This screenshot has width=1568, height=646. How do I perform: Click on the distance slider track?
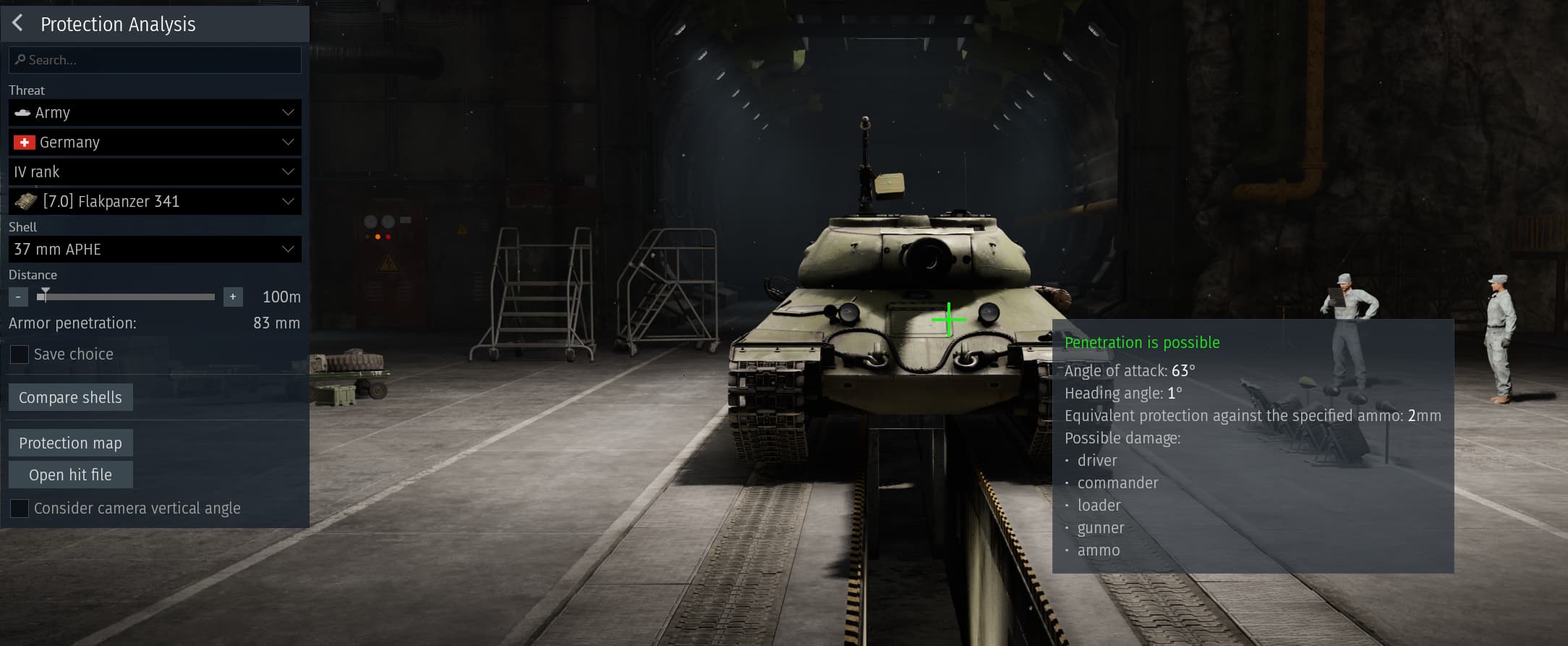tap(130, 297)
